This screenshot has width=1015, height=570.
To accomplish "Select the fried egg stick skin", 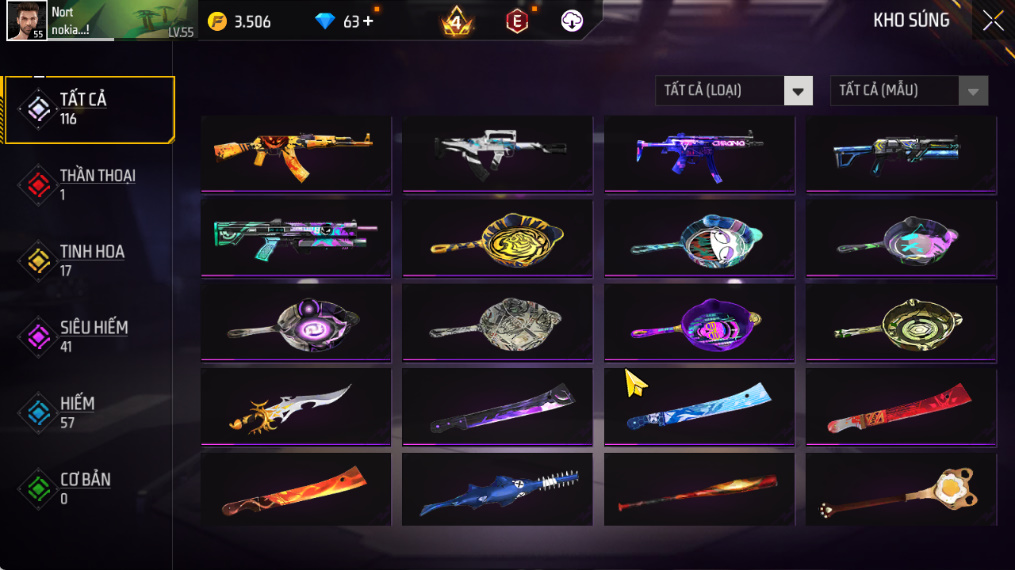I will point(900,490).
